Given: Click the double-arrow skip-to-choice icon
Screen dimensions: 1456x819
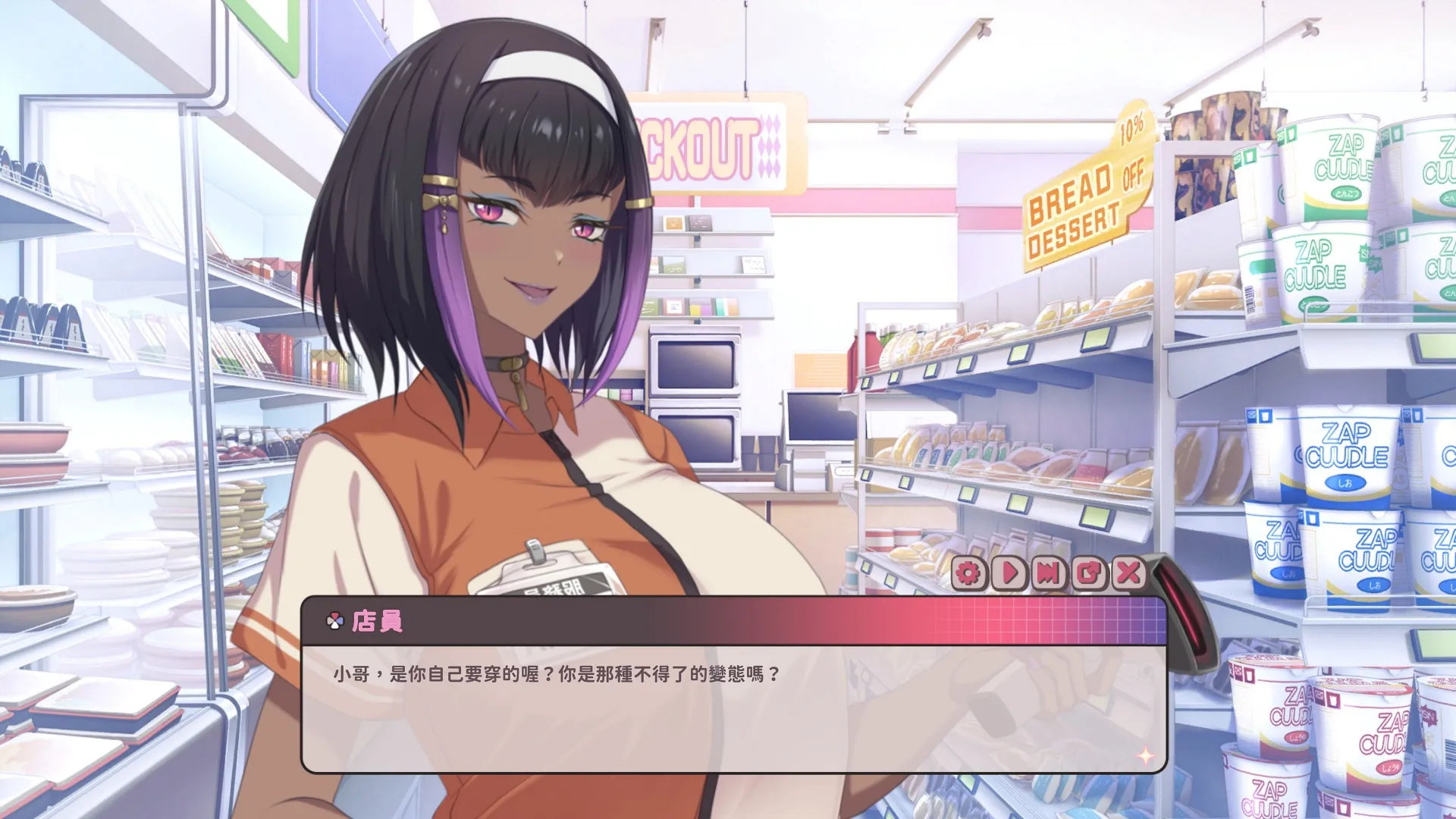Looking at the screenshot, I should 1049,573.
